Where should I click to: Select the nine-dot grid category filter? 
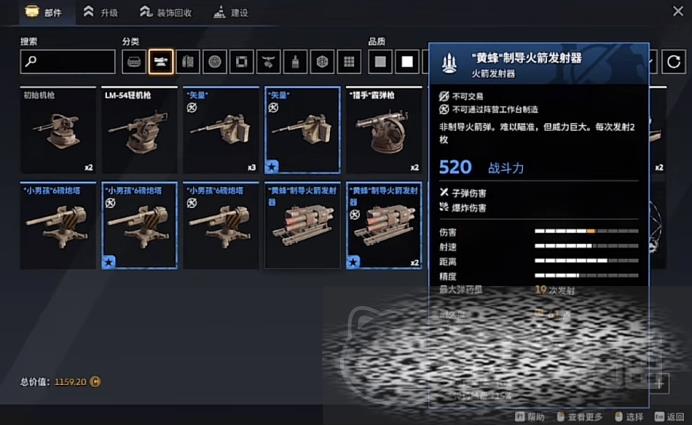pos(348,62)
